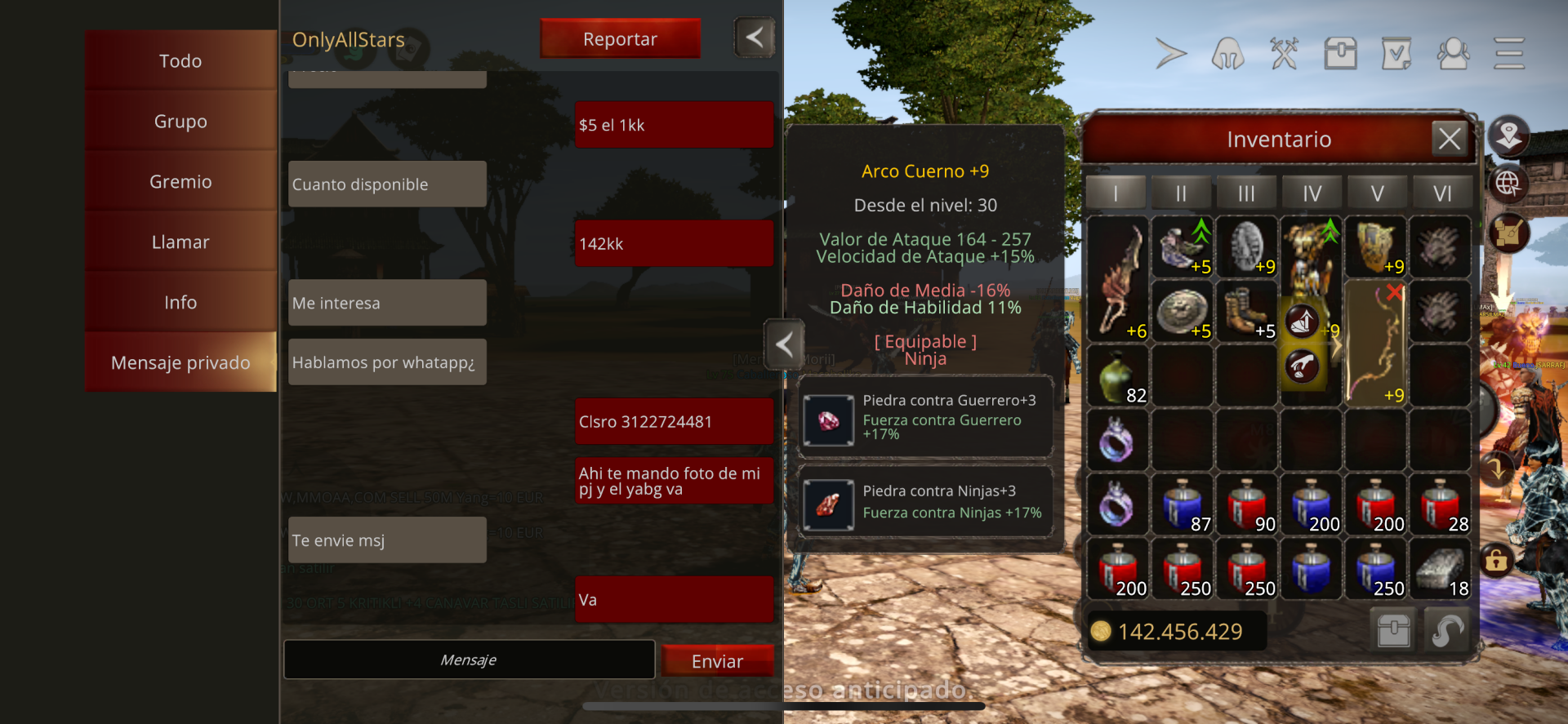Open inventory page VI
This screenshot has height=724, width=1568.
click(1442, 193)
